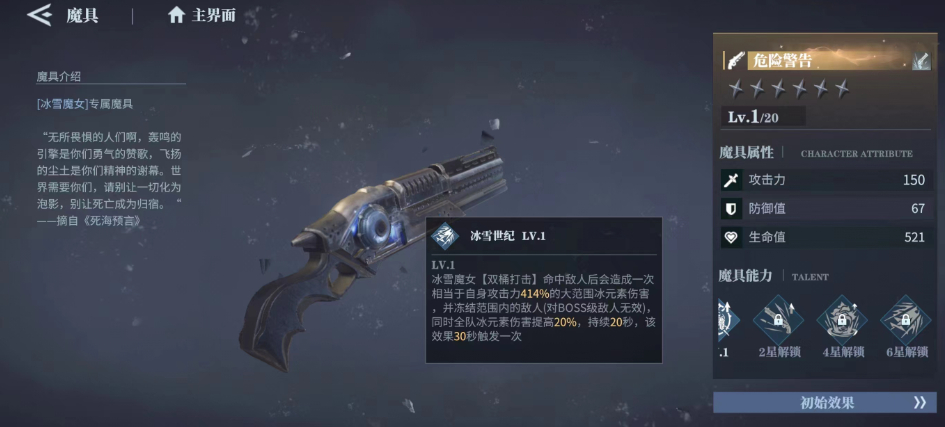Return to 主界面 home screen
This screenshot has width=945, height=427.
pyautogui.click(x=203, y=15)
